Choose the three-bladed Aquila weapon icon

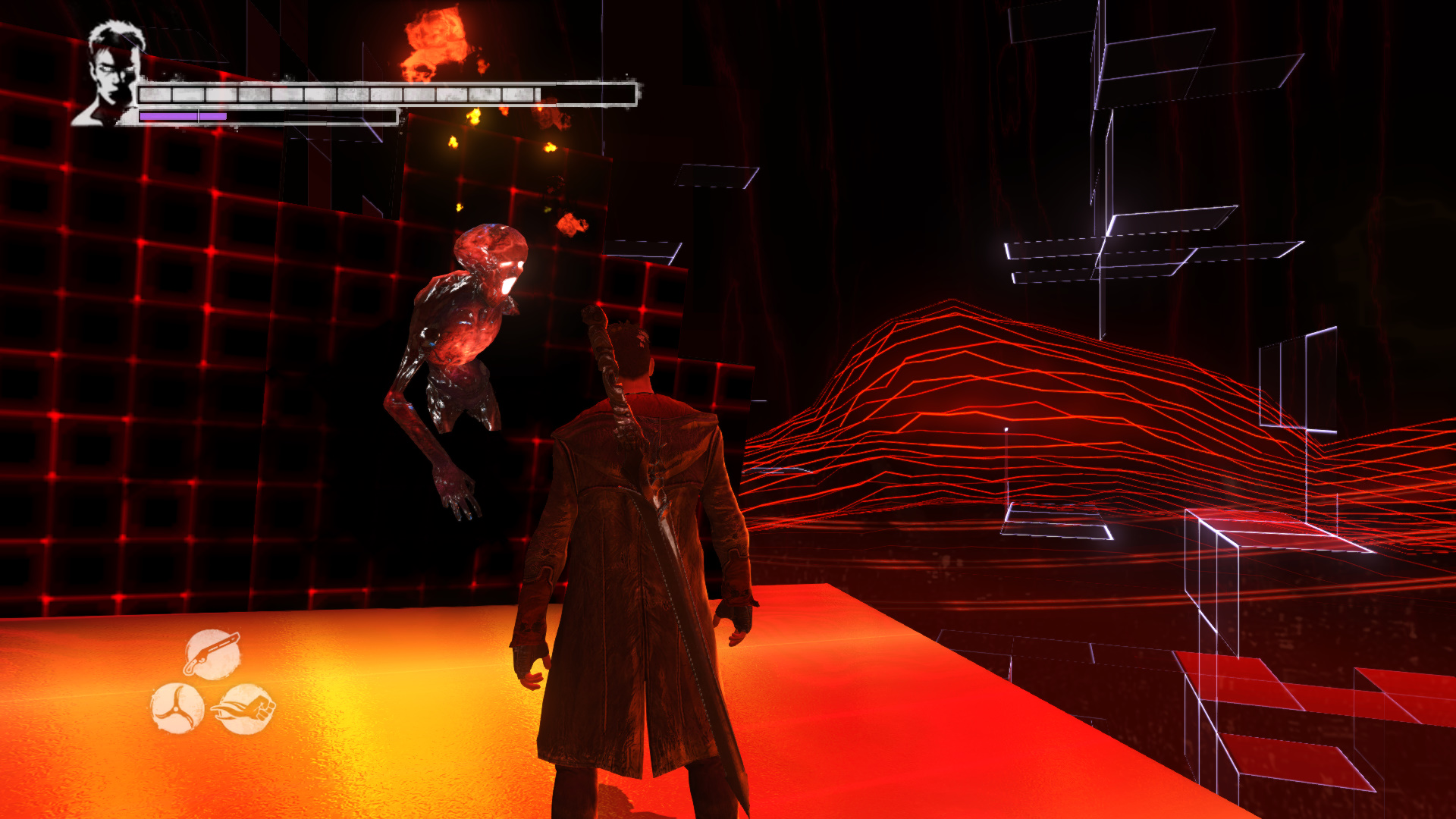[x=177, y=708]
